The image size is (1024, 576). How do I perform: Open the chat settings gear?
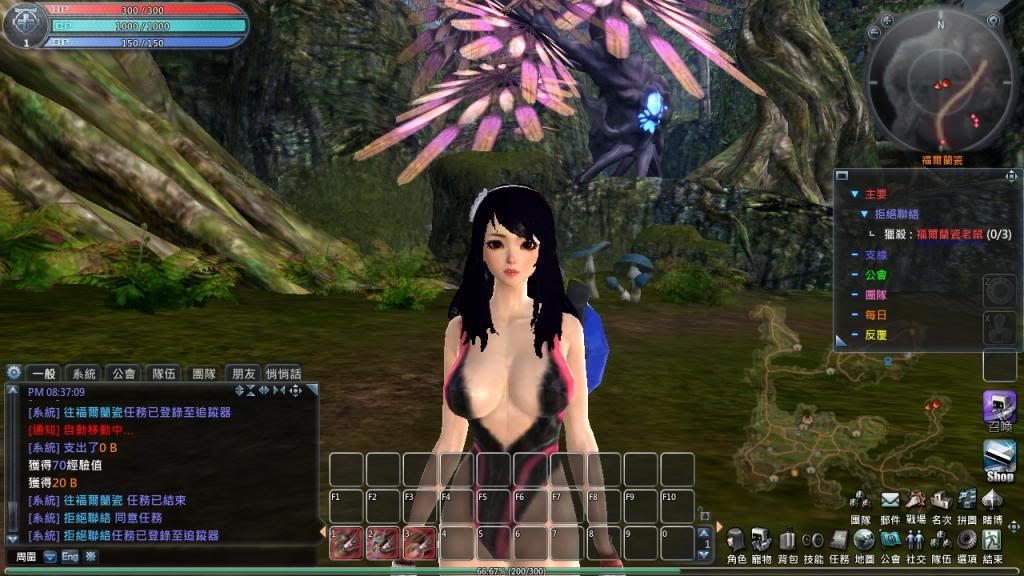[x=13, y=372]
